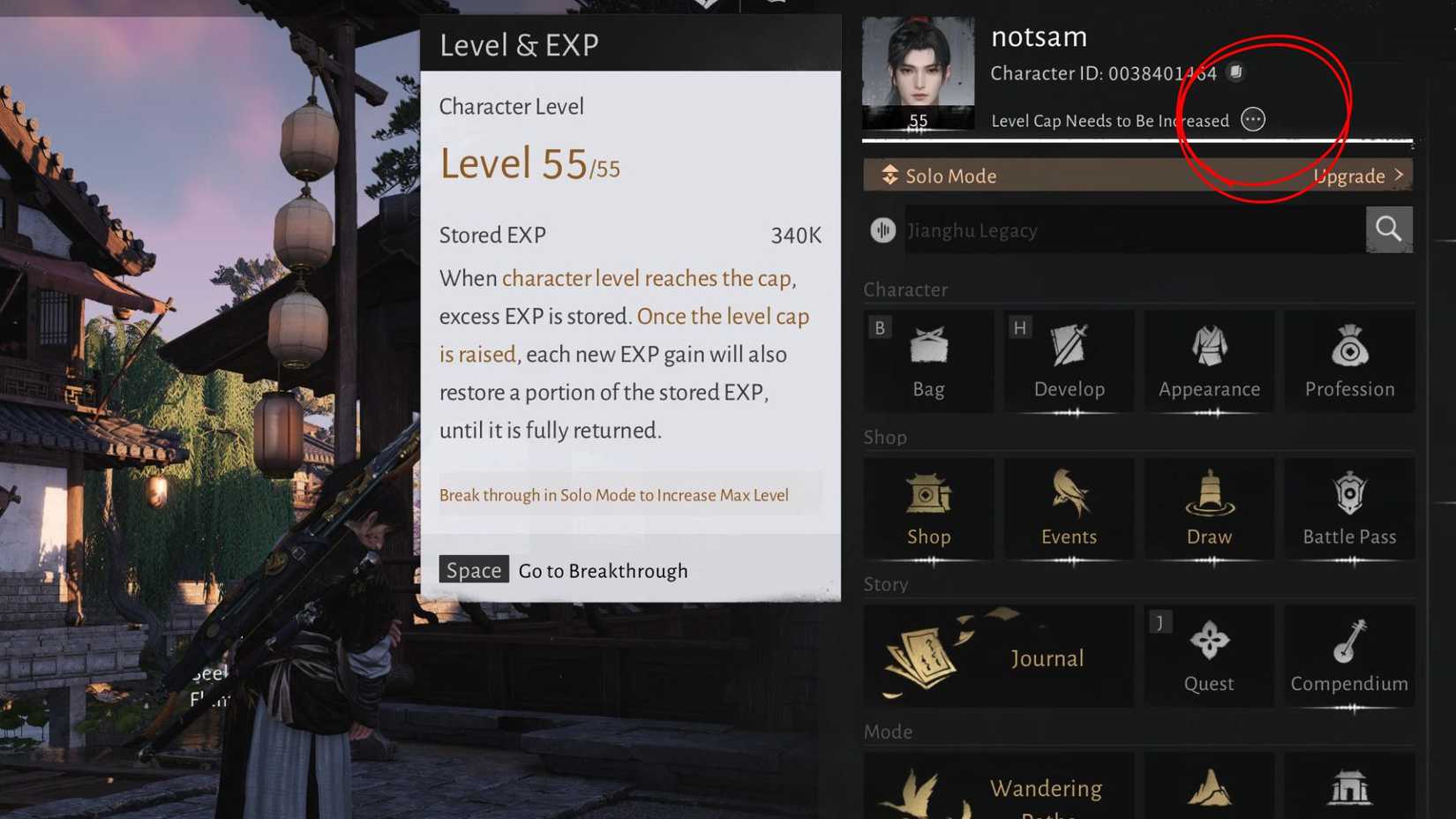Open the Journal
The image size is (1456, 819).
coord(997,656)
